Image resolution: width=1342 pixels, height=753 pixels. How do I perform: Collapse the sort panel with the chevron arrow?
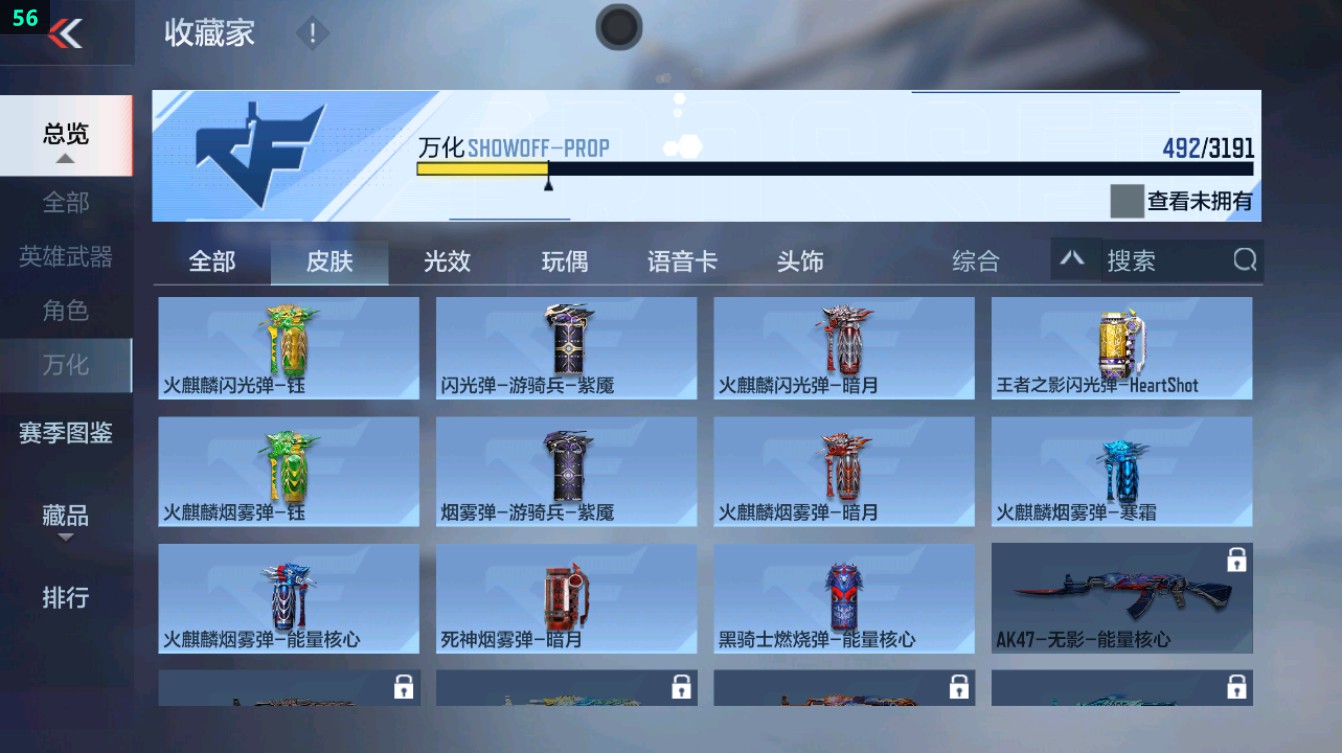1072,260
